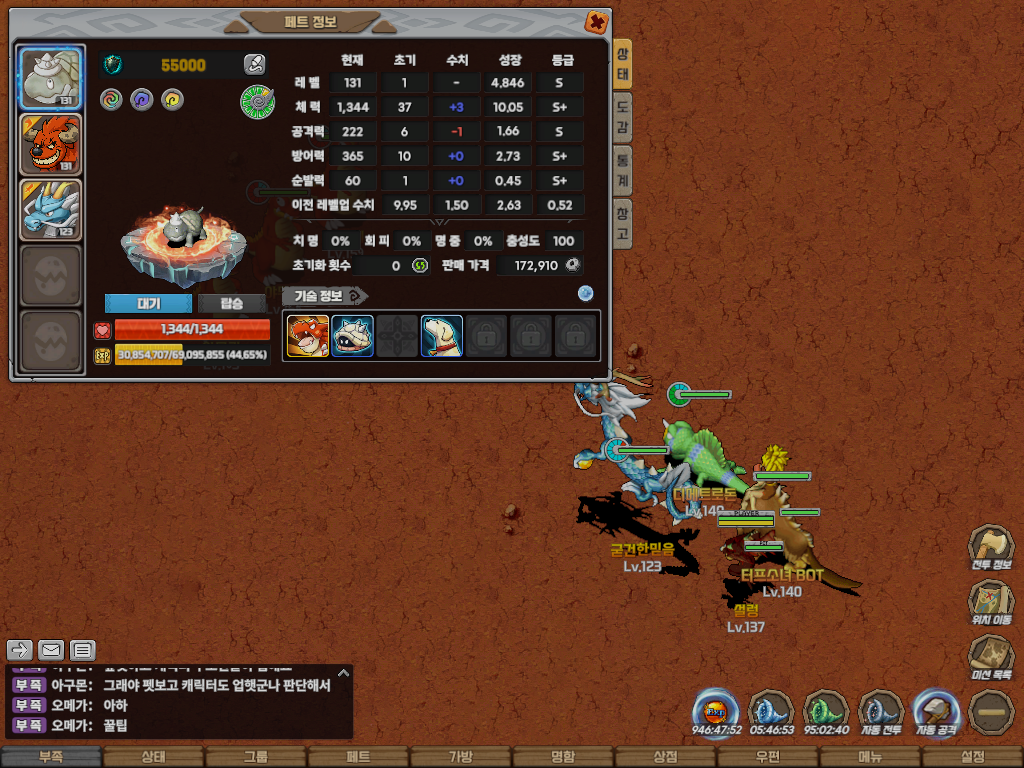Open the 전투 정보 axe button
Screen dimensions: 1024x768
tap(990, 548)
